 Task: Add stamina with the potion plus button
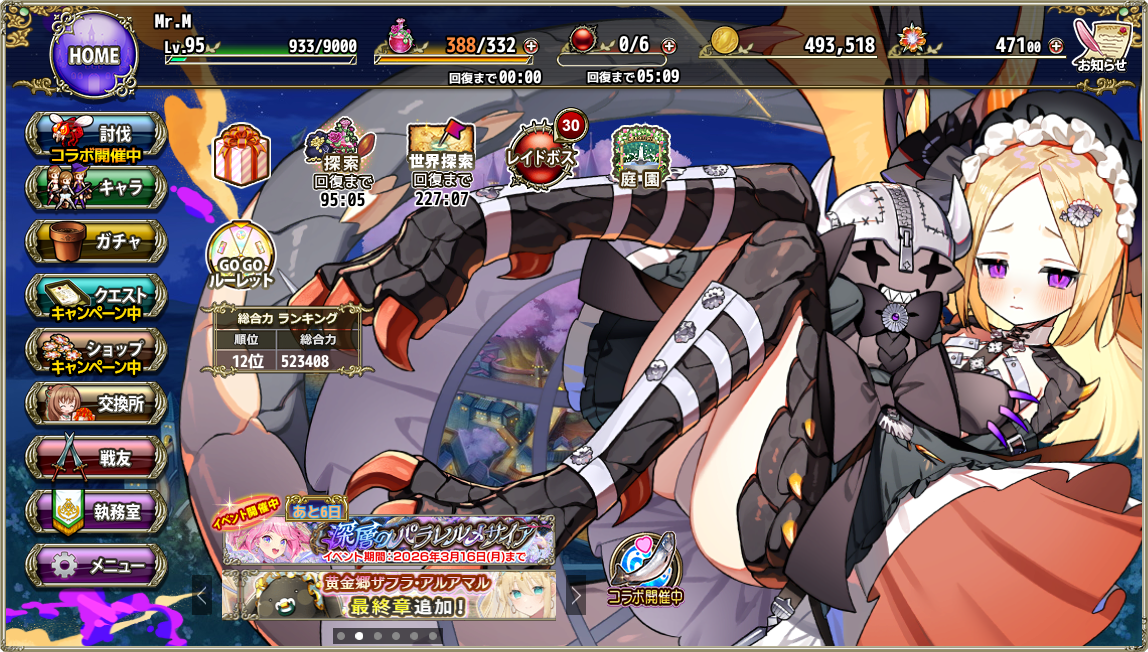pyautogui.click(x=530, y=46)
